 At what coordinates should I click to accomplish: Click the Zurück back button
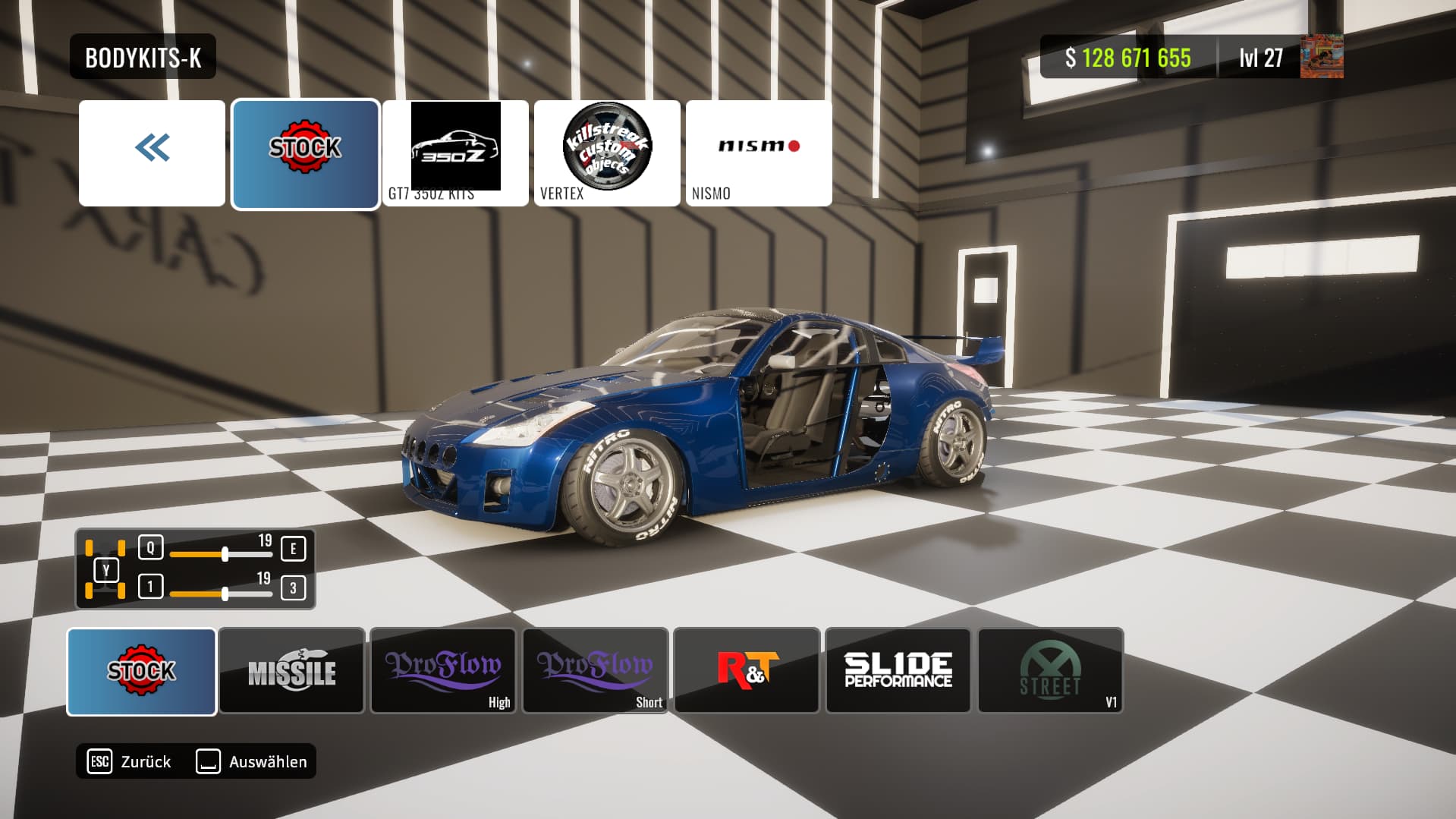[131, 761]
